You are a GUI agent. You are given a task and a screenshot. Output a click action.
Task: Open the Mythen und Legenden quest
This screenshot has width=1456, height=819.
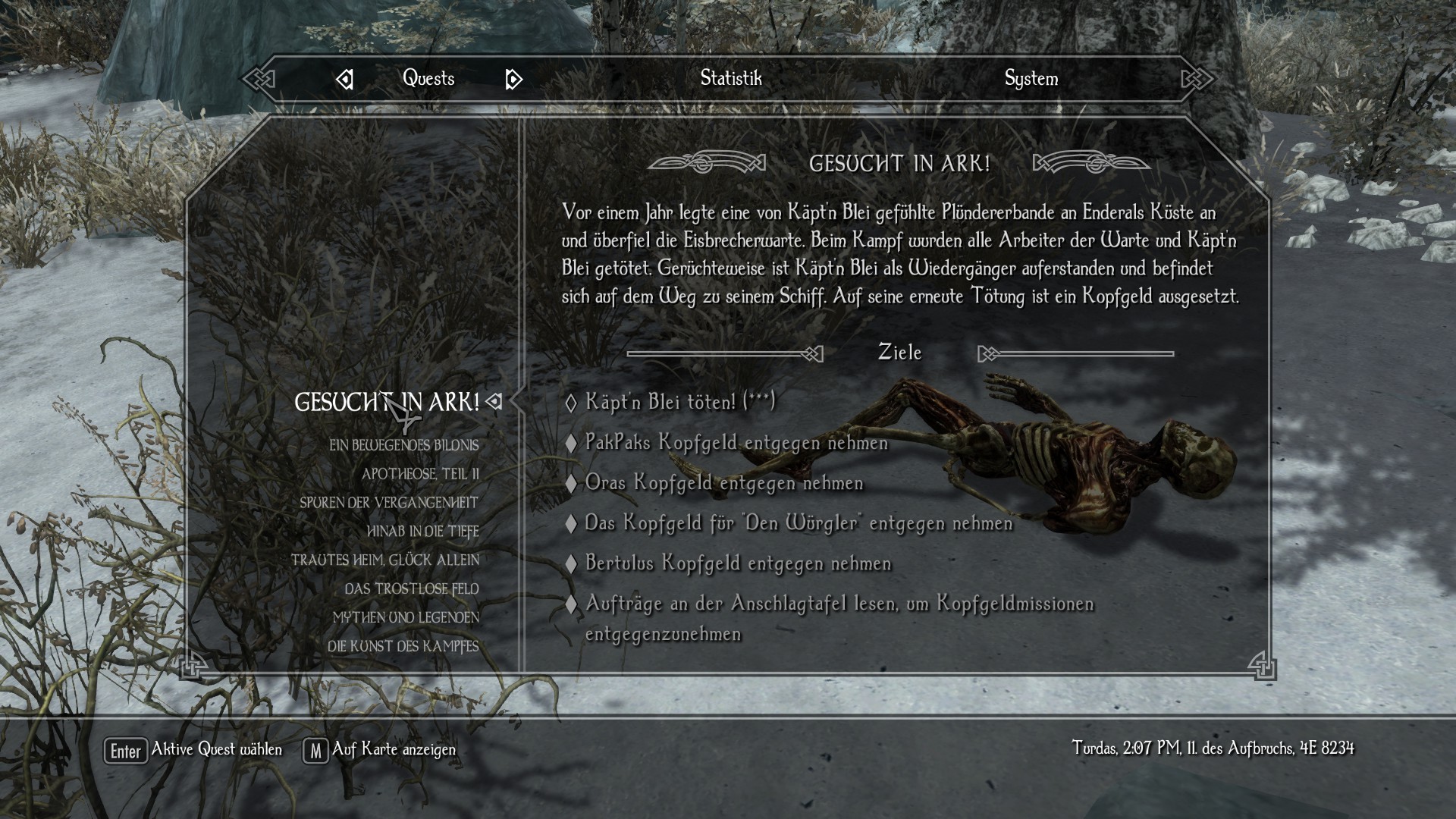click(406, 618)
